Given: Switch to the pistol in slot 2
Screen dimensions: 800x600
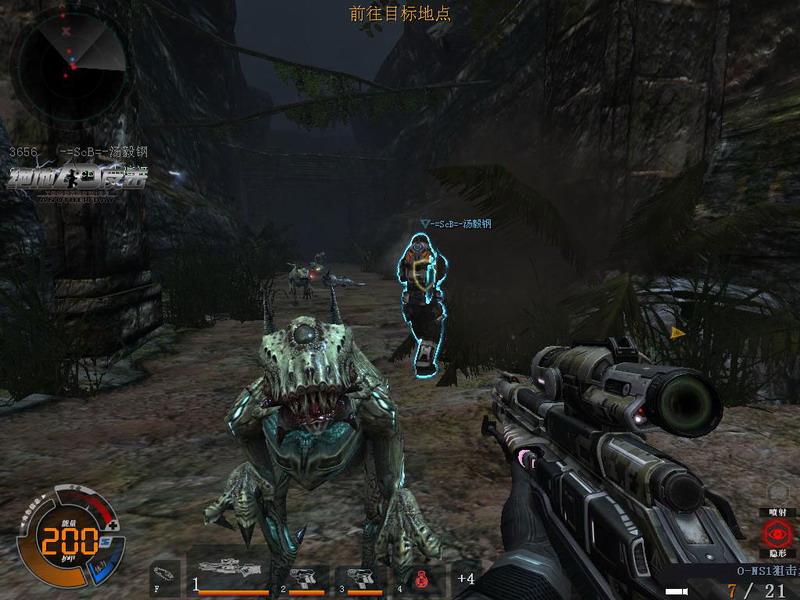Looking at the screenshot, I should click(x=304, y=578).
